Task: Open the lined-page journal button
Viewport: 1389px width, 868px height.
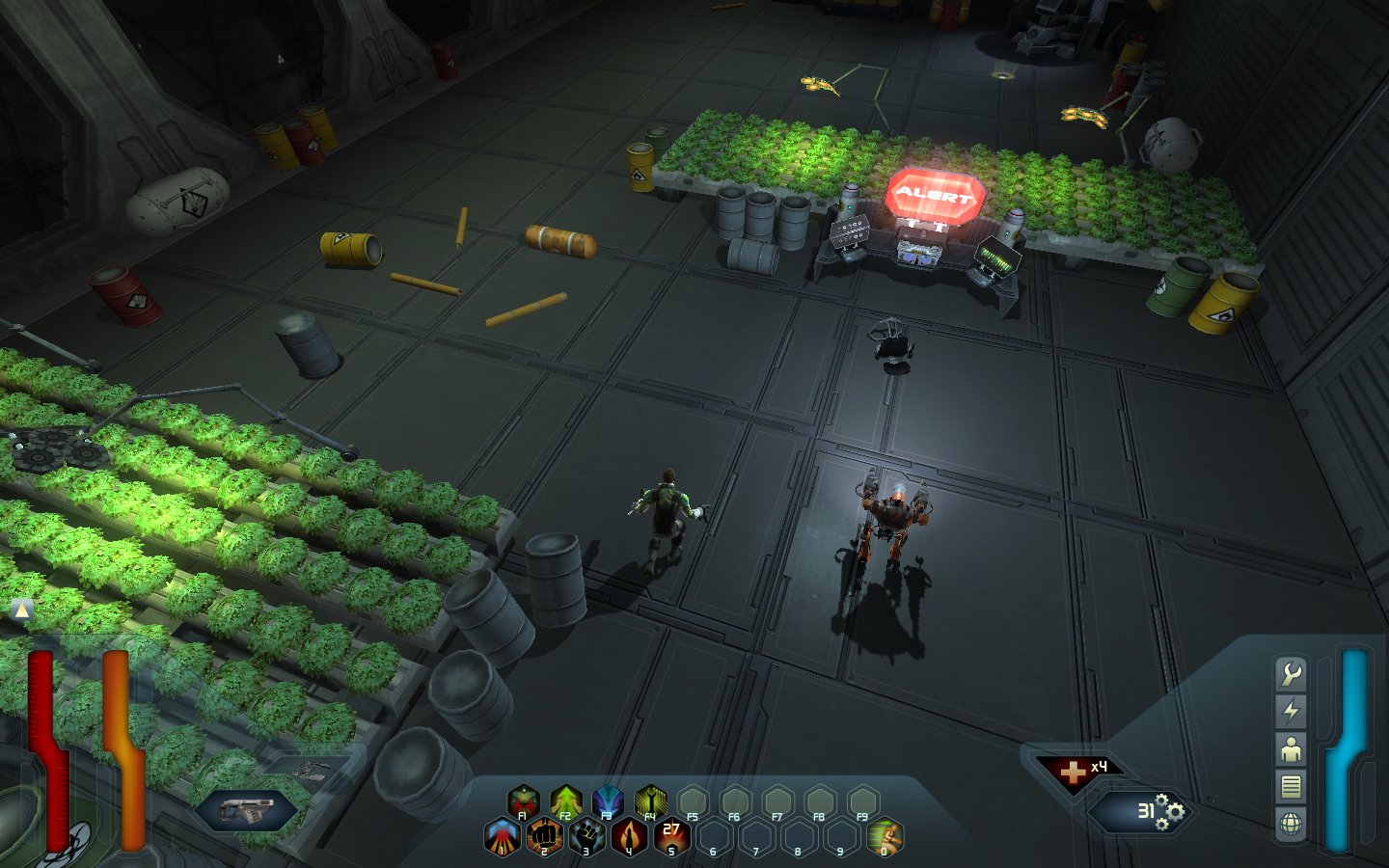Action: (x=1291, y=787)
